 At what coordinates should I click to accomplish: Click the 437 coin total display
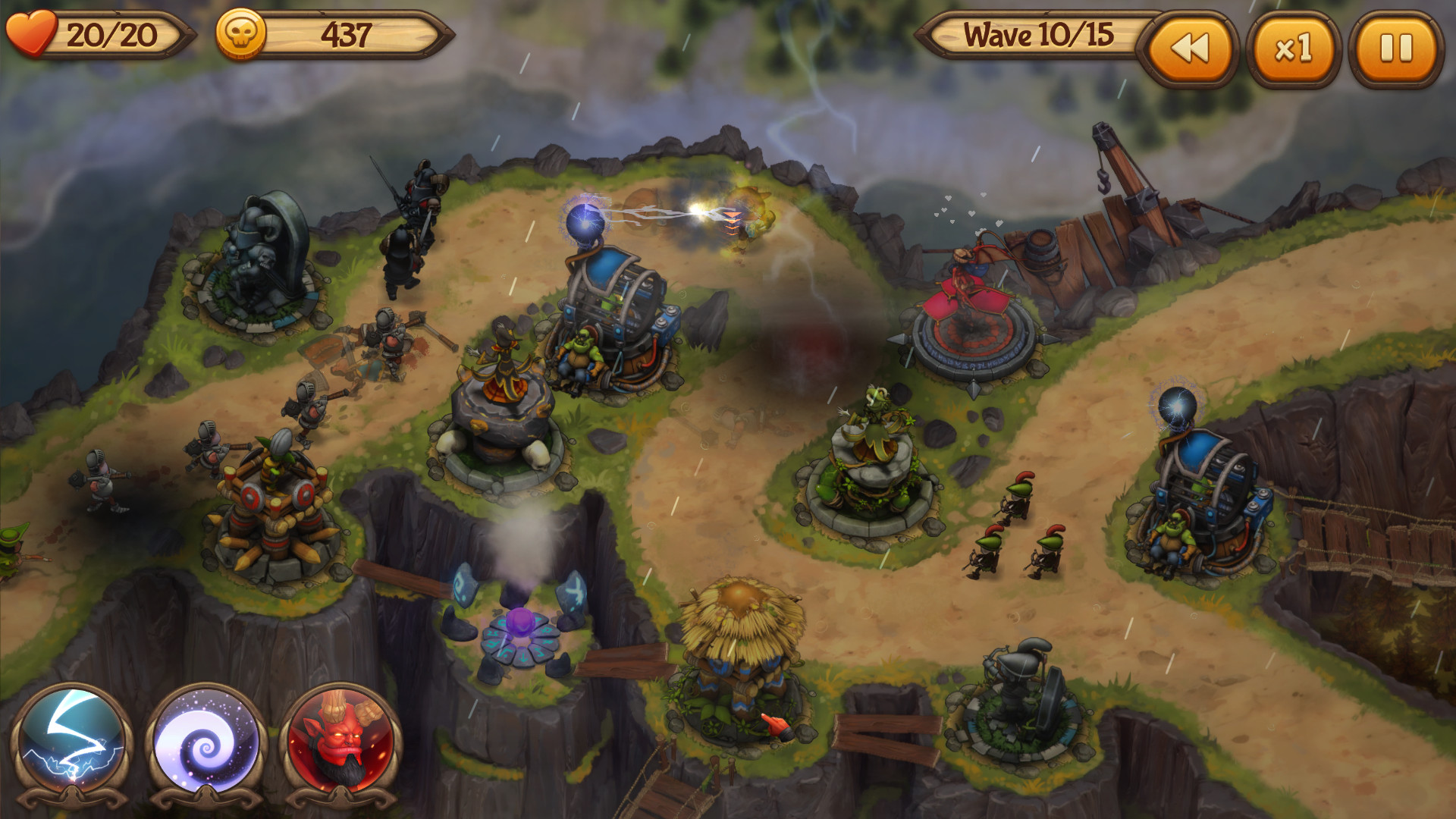coord(345,33)
